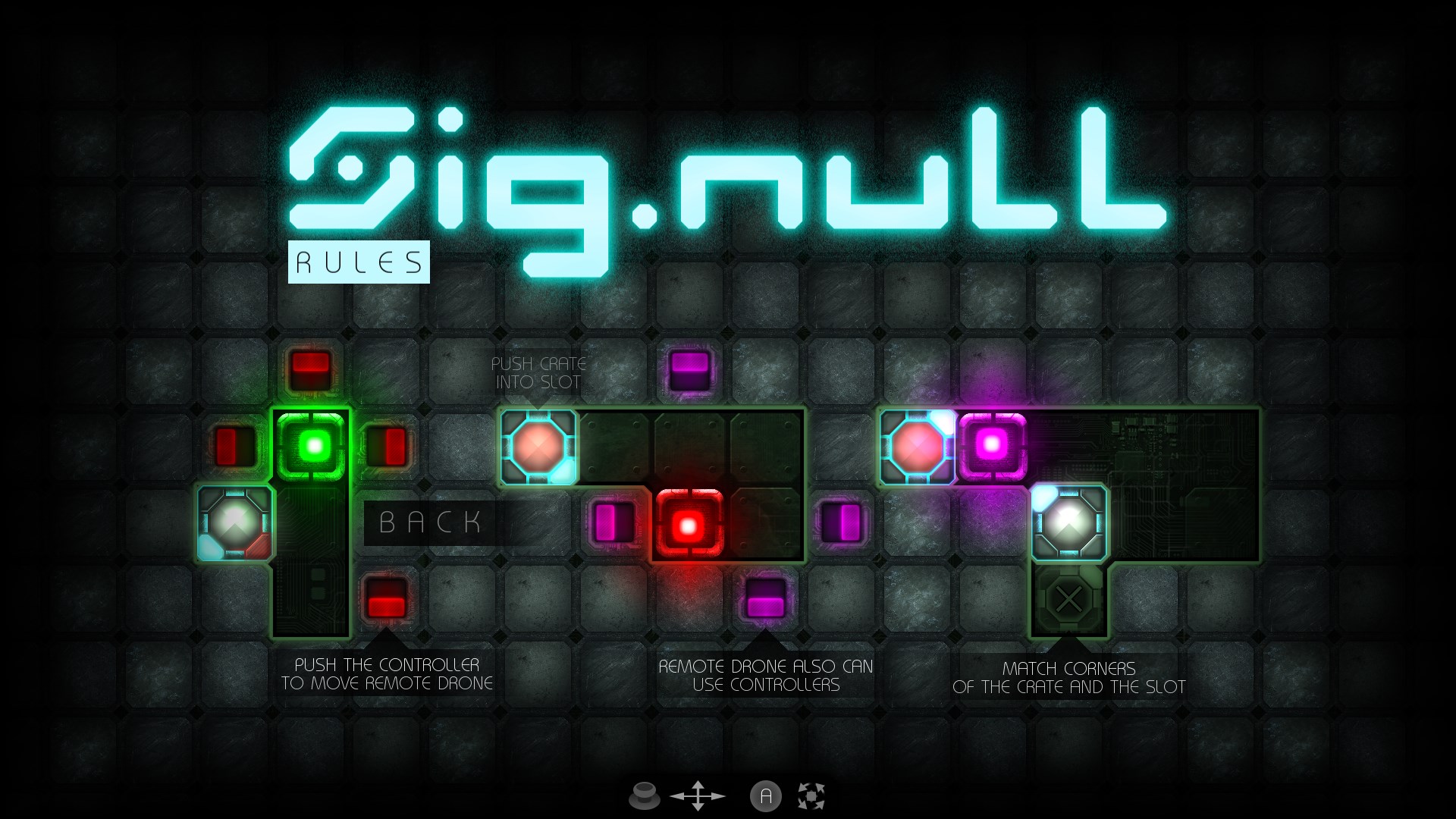Click the red crate above the green controller
1456x819 pixels.
(x=311, y=370)
